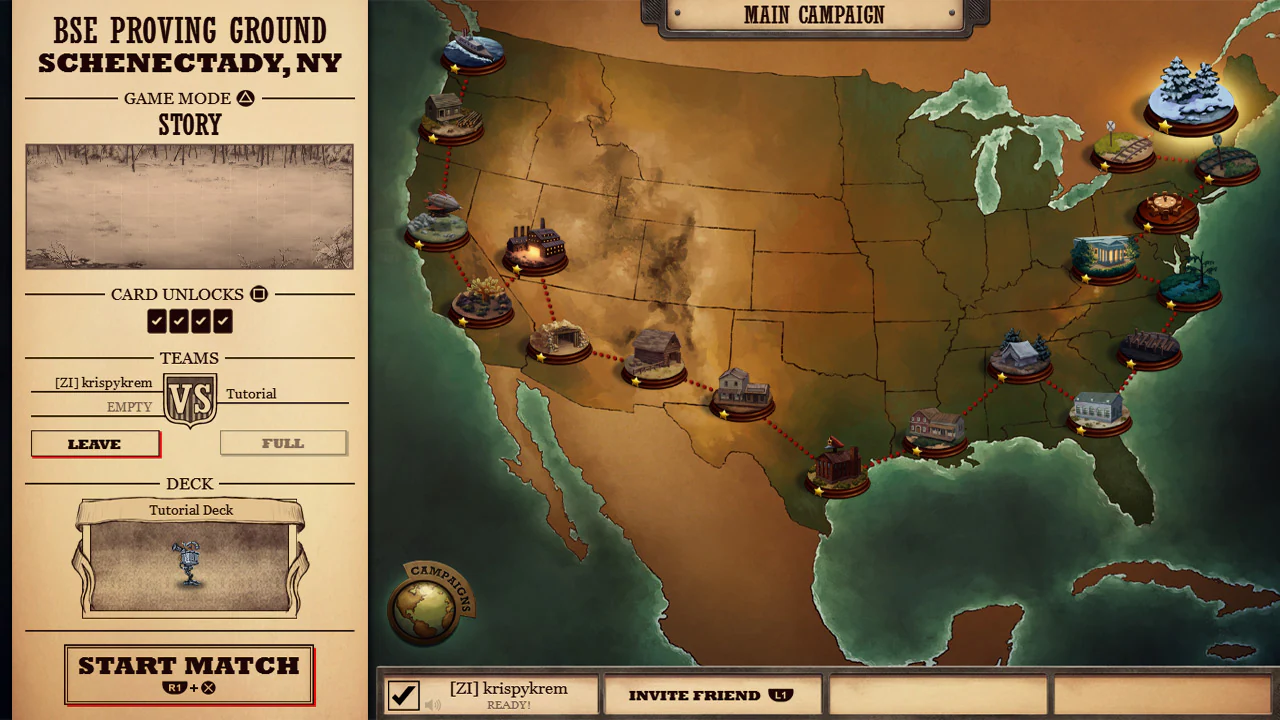Click the burning factory mission node

pyautogui.click(x=537, y=245)
